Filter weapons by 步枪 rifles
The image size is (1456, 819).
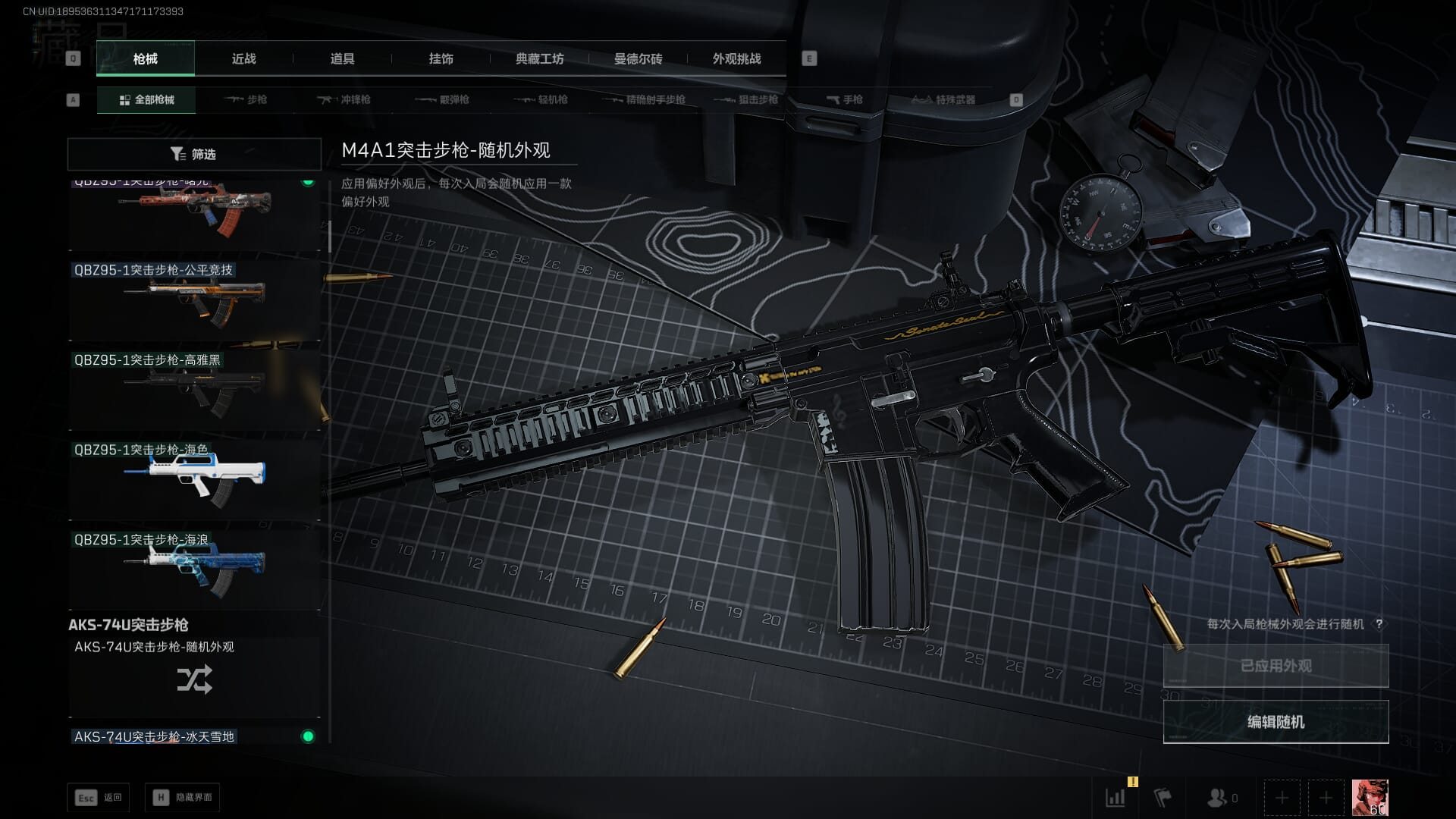[246, 99]
